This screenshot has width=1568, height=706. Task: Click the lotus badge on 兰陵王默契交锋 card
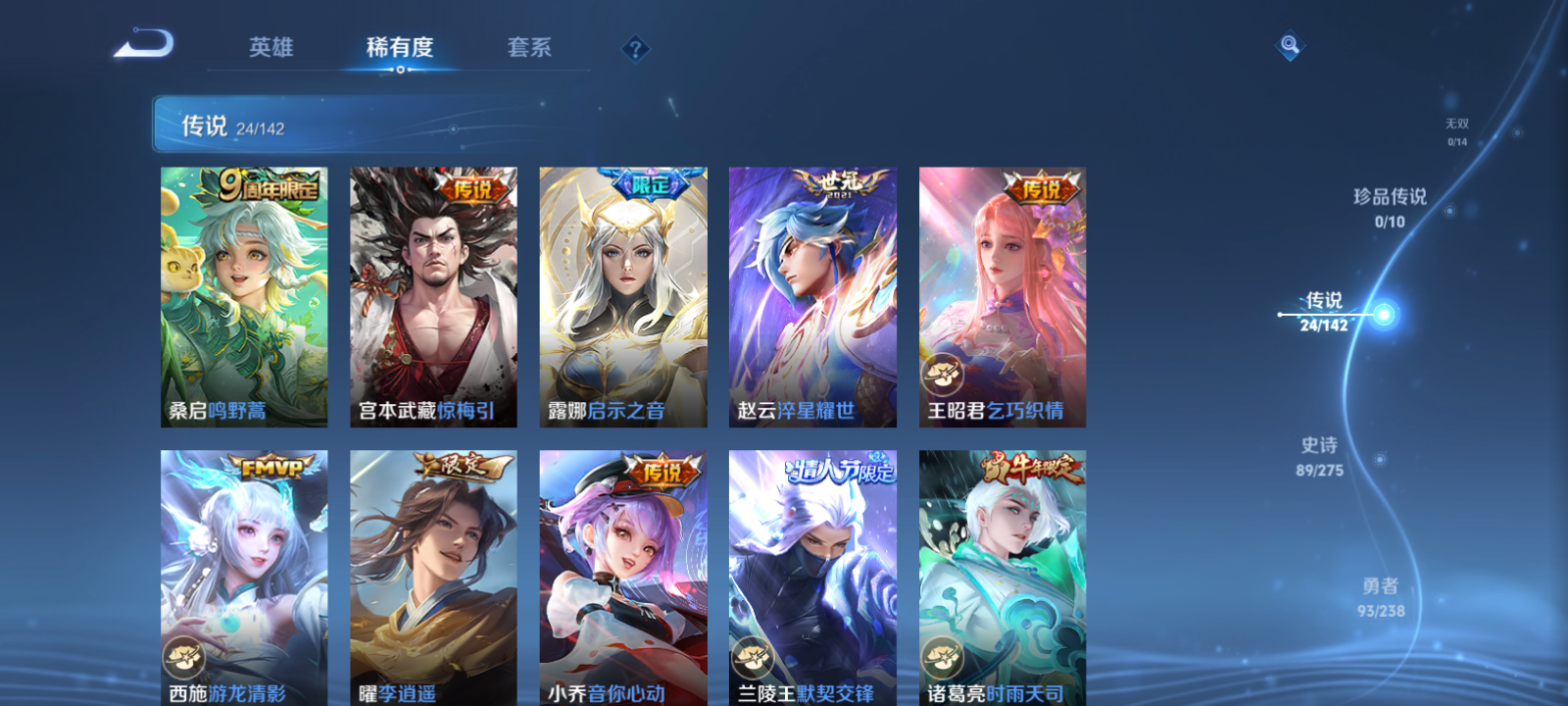click(753, 656)
